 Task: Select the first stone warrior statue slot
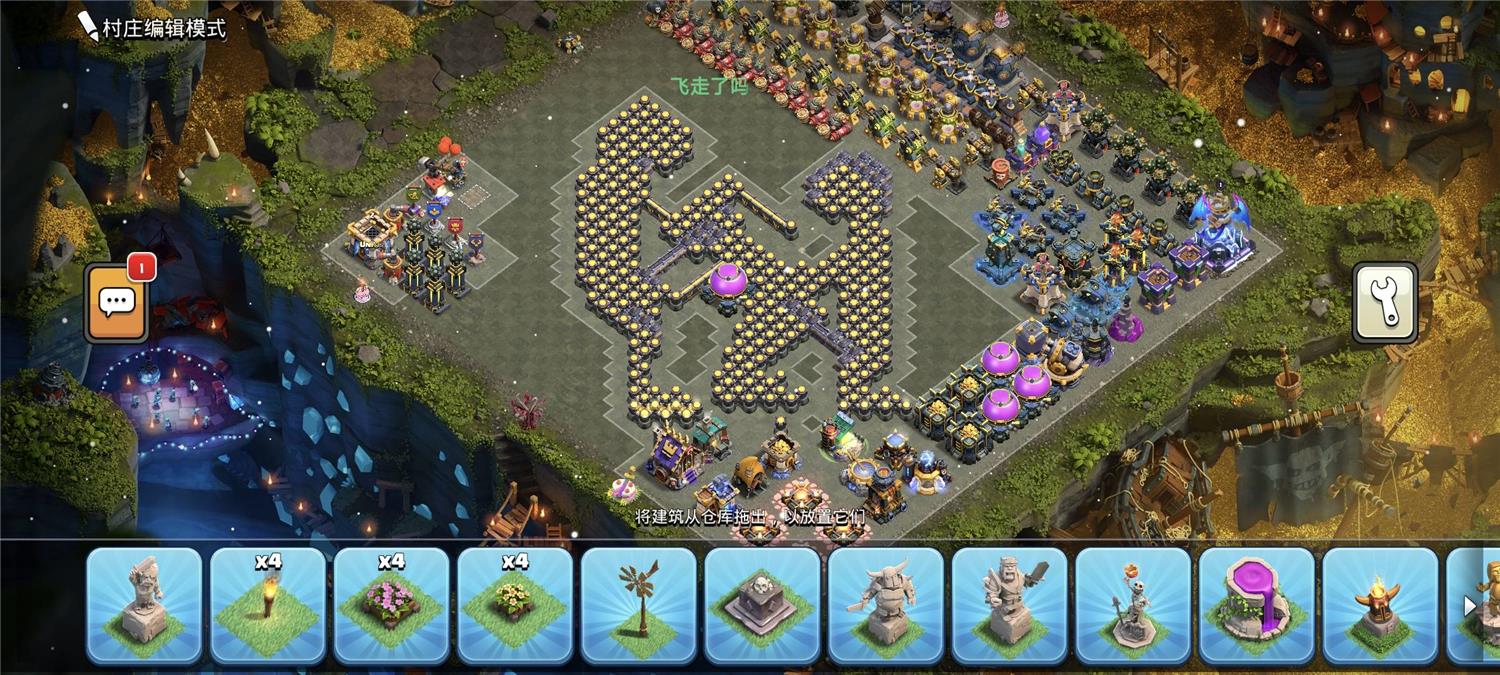(x=144, y=605)
